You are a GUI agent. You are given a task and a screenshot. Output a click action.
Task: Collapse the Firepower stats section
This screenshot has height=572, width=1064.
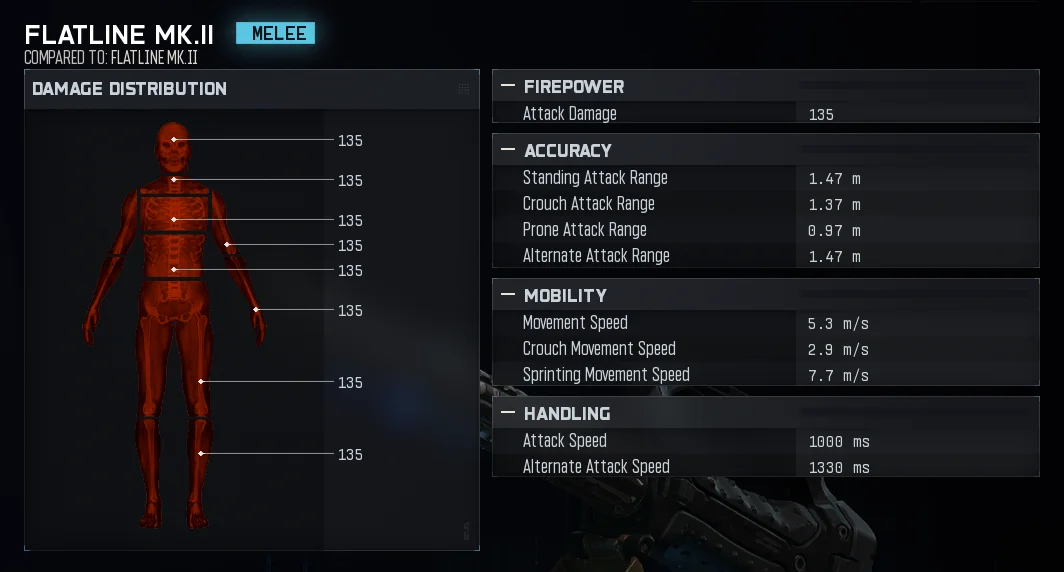[x=508, y=87]
